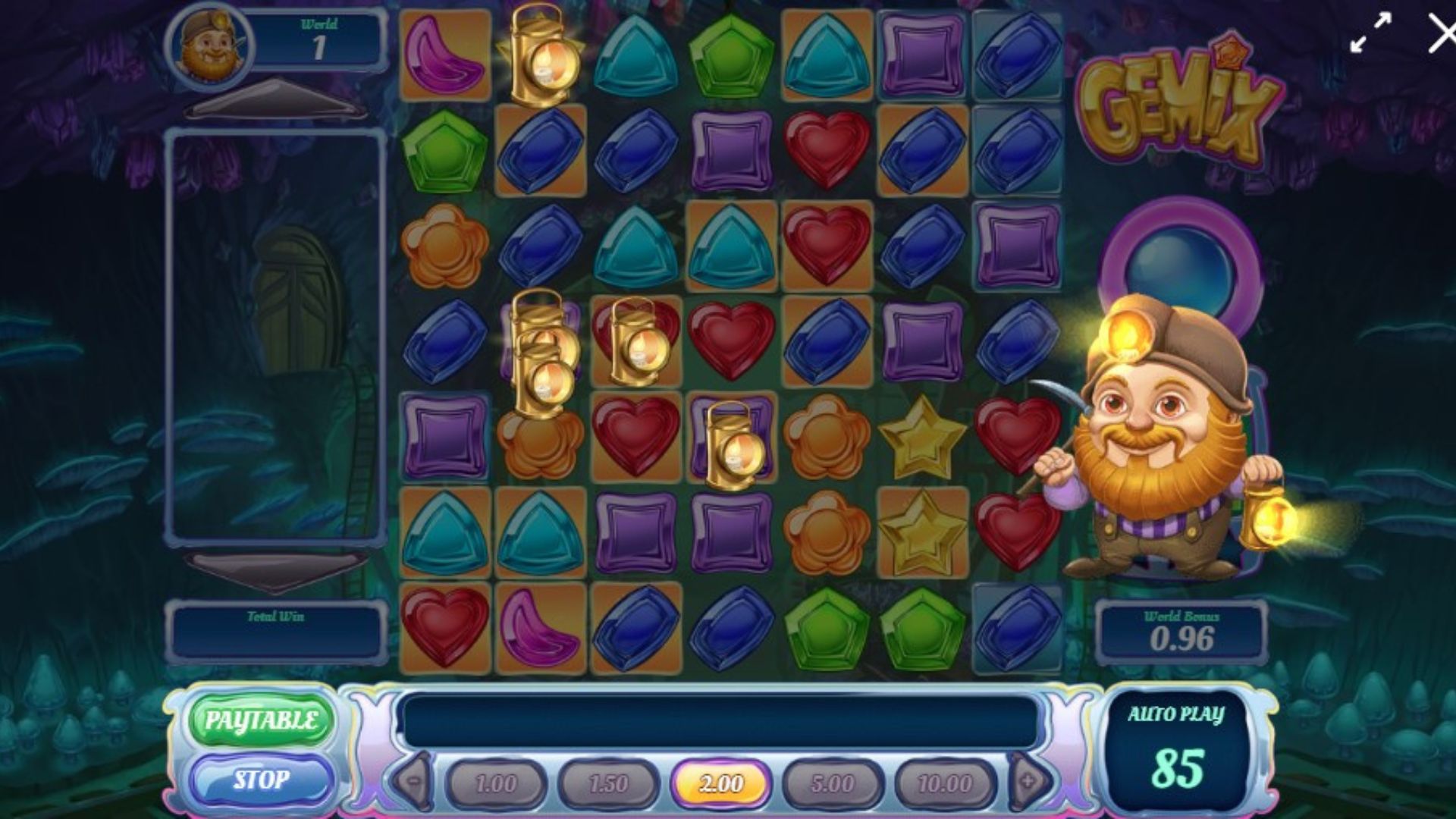
Task: Decrease bet with the minus arrow
Action: (414, 781)
